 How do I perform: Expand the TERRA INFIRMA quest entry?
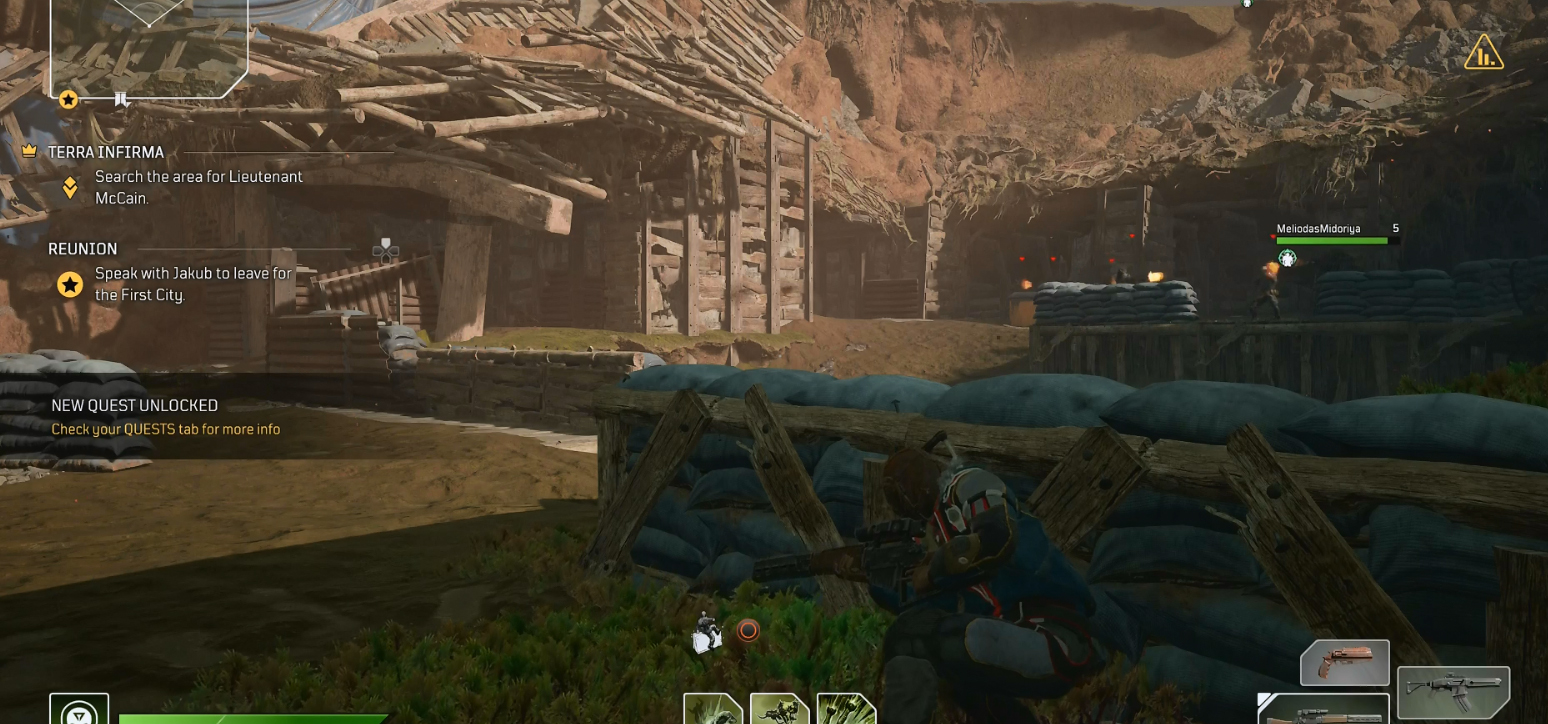[x=106, y=151]
